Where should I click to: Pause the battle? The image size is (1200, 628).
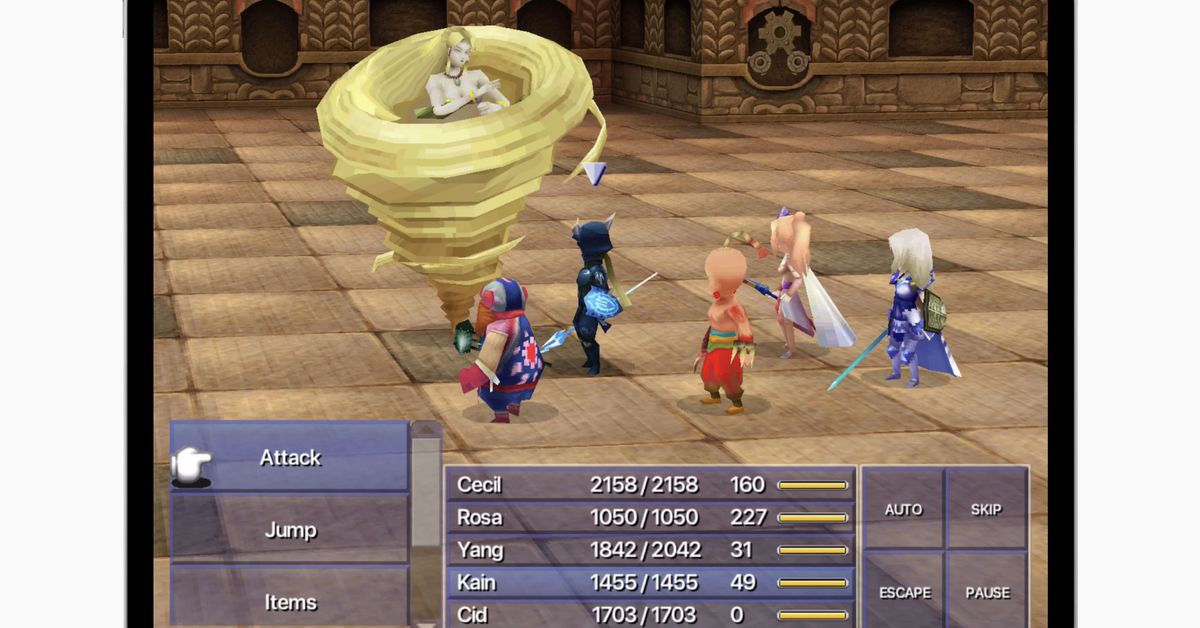[987, 591]
